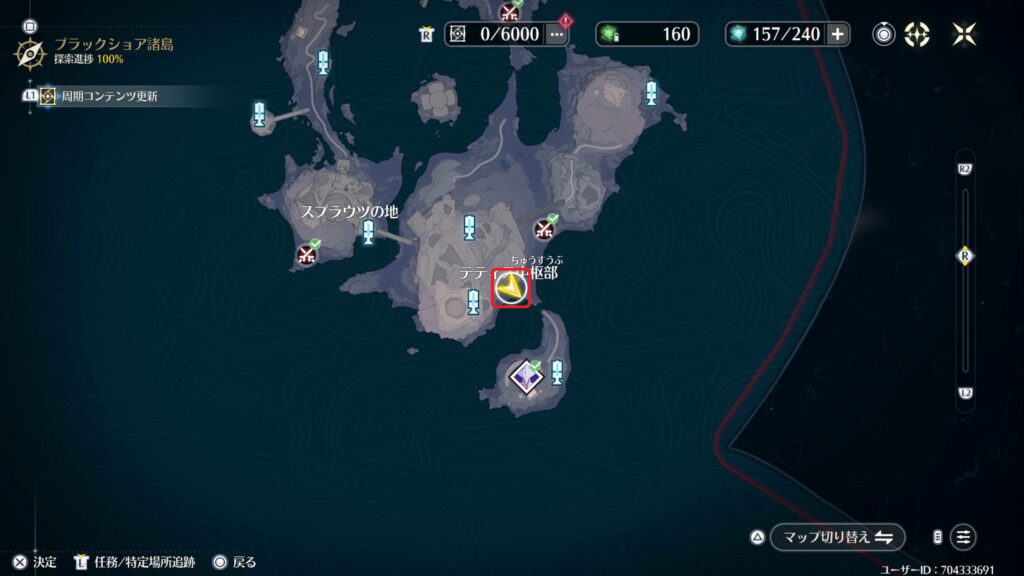1024x576 pixels.
Task: Open the three-dot menu beside 0/6000
Action: pos(557,34)
